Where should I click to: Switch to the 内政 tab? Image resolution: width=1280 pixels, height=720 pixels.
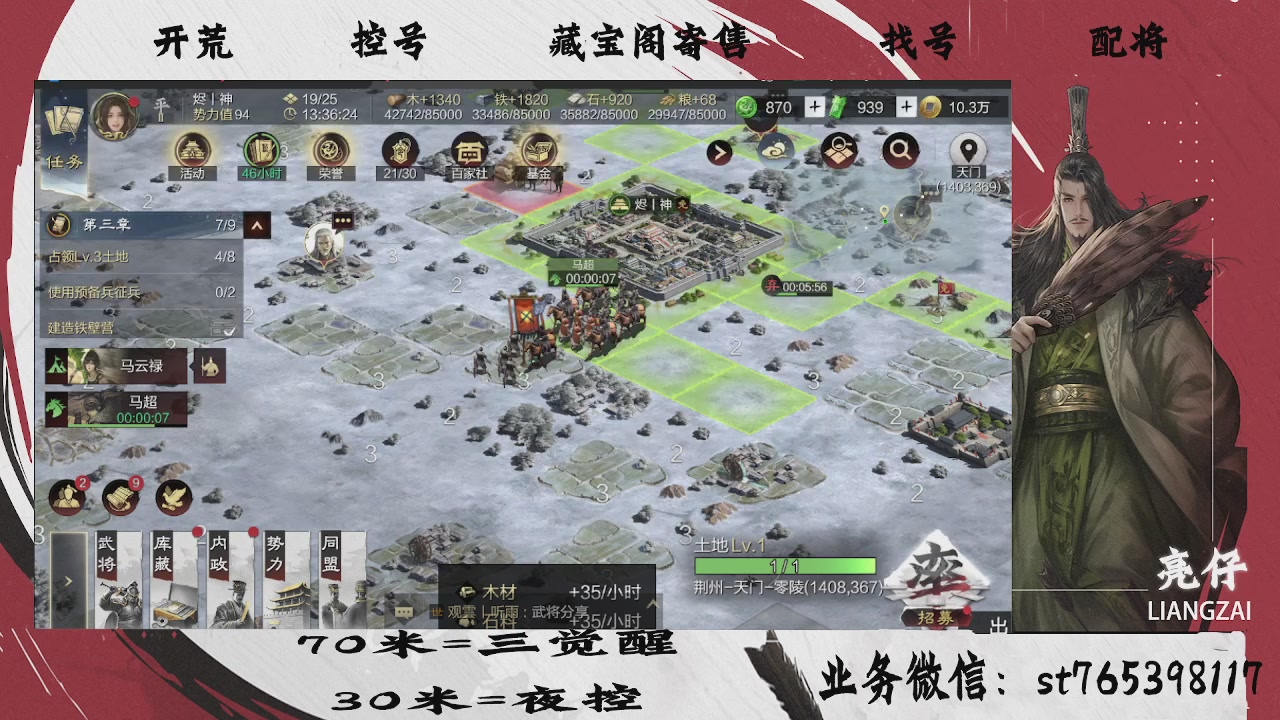coord(227,580)
